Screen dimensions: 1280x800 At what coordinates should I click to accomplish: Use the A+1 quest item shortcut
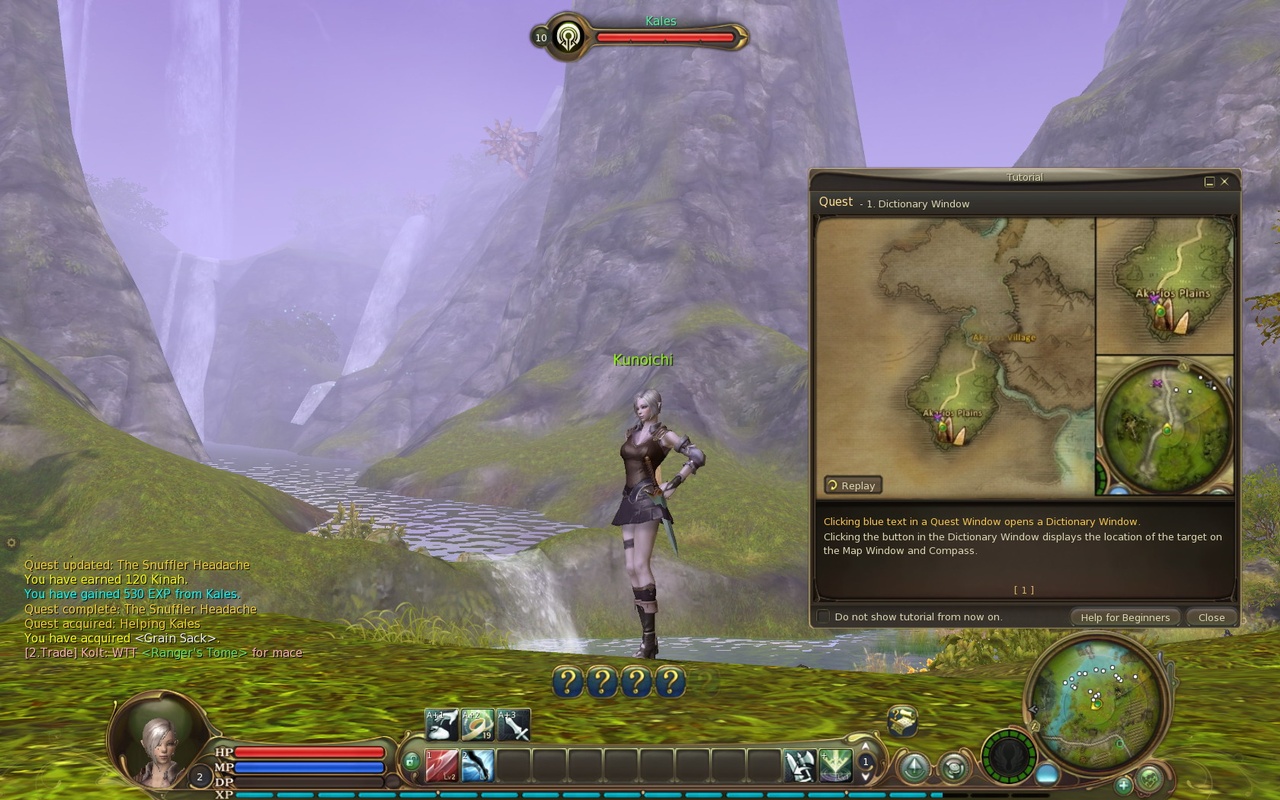tap(440, 722)
